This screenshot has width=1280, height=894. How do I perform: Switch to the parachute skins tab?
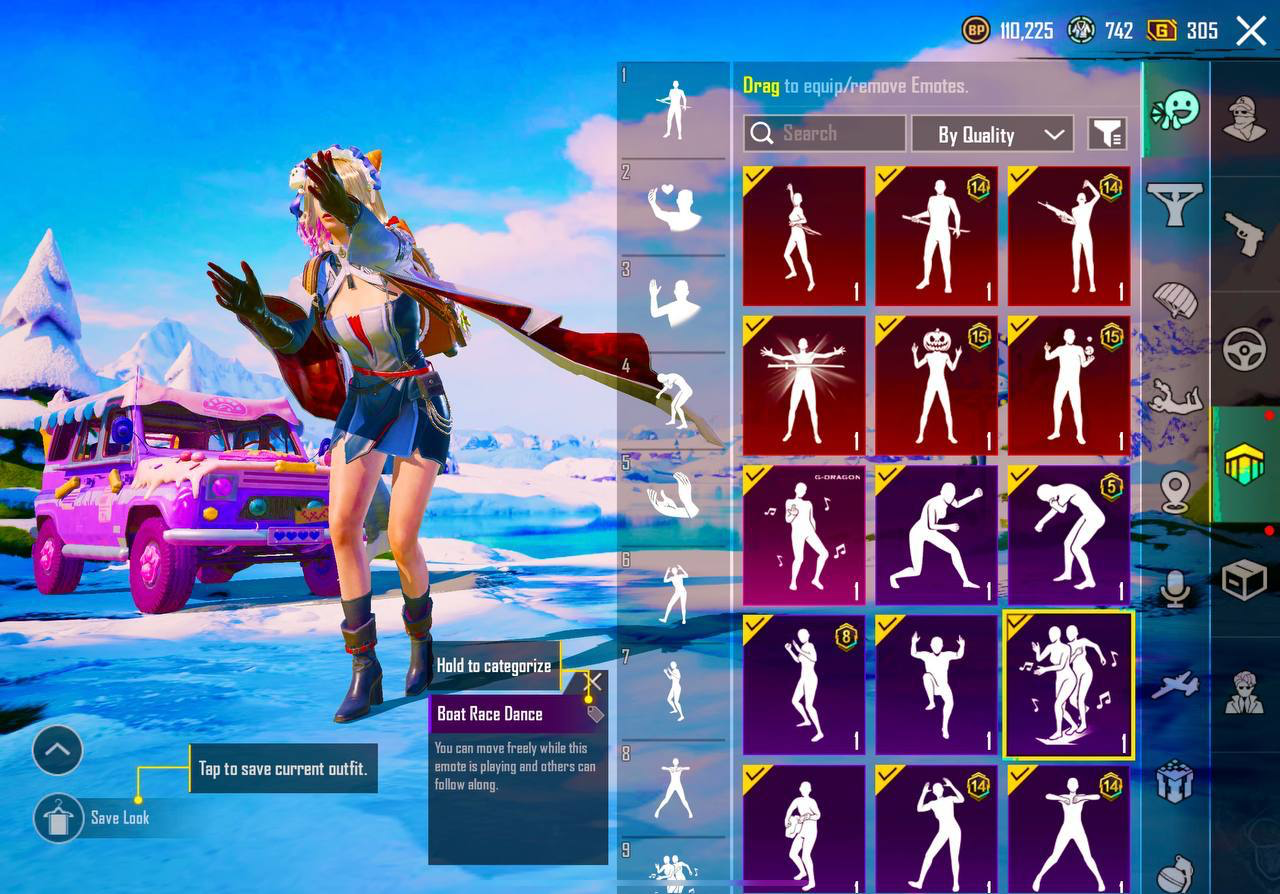click(1175, 300)
